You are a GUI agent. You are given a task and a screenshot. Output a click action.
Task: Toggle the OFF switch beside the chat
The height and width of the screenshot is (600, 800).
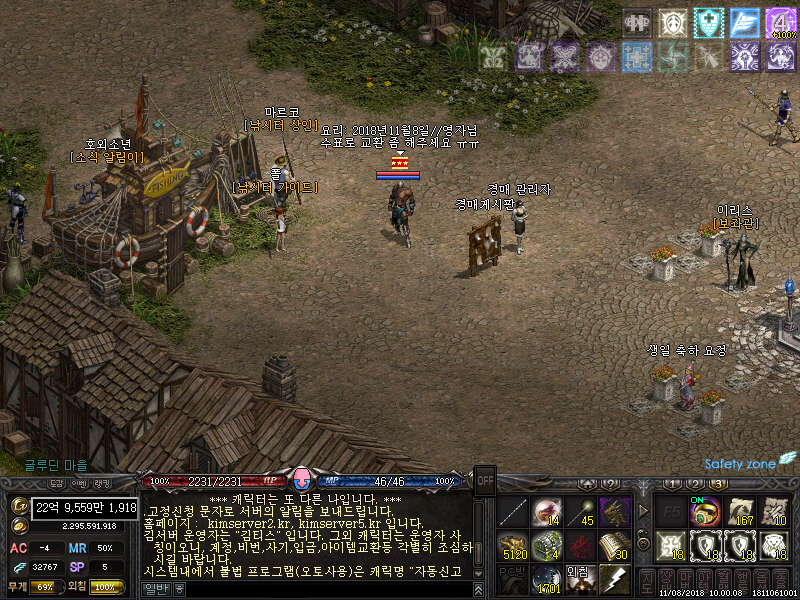click(485, 478)
